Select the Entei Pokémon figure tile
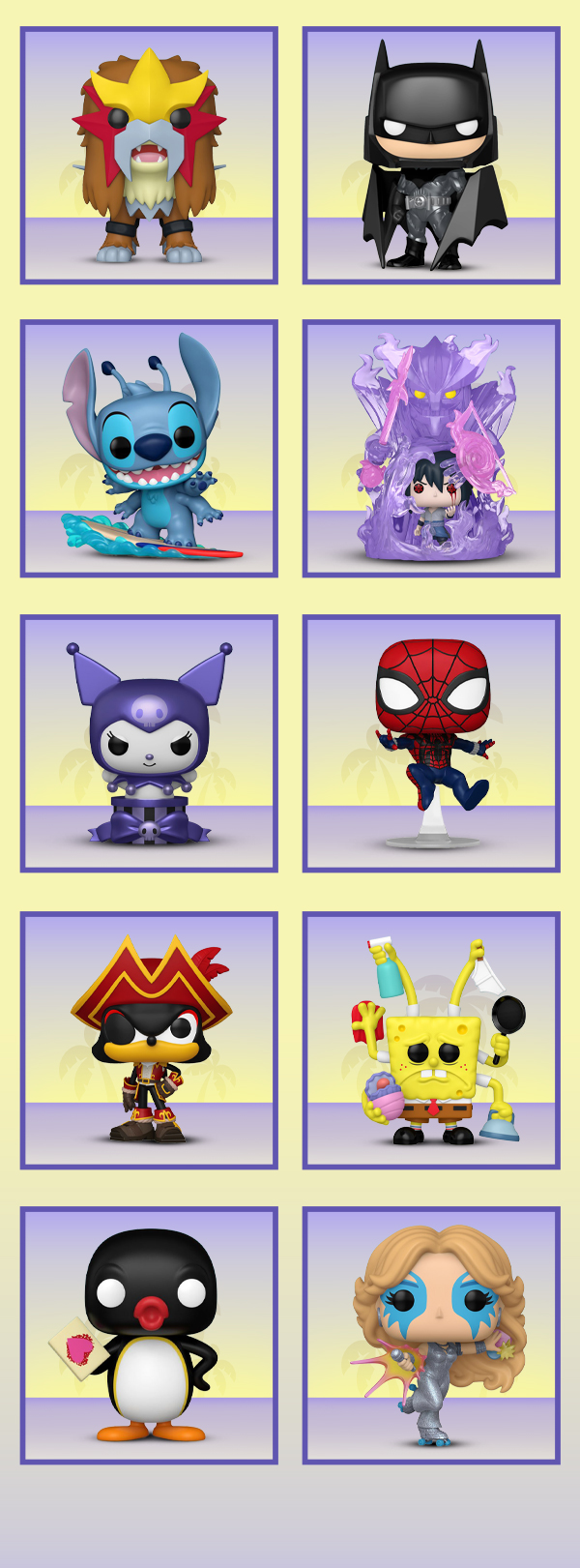Screen dimensions: 580x1568 point(149,156)
